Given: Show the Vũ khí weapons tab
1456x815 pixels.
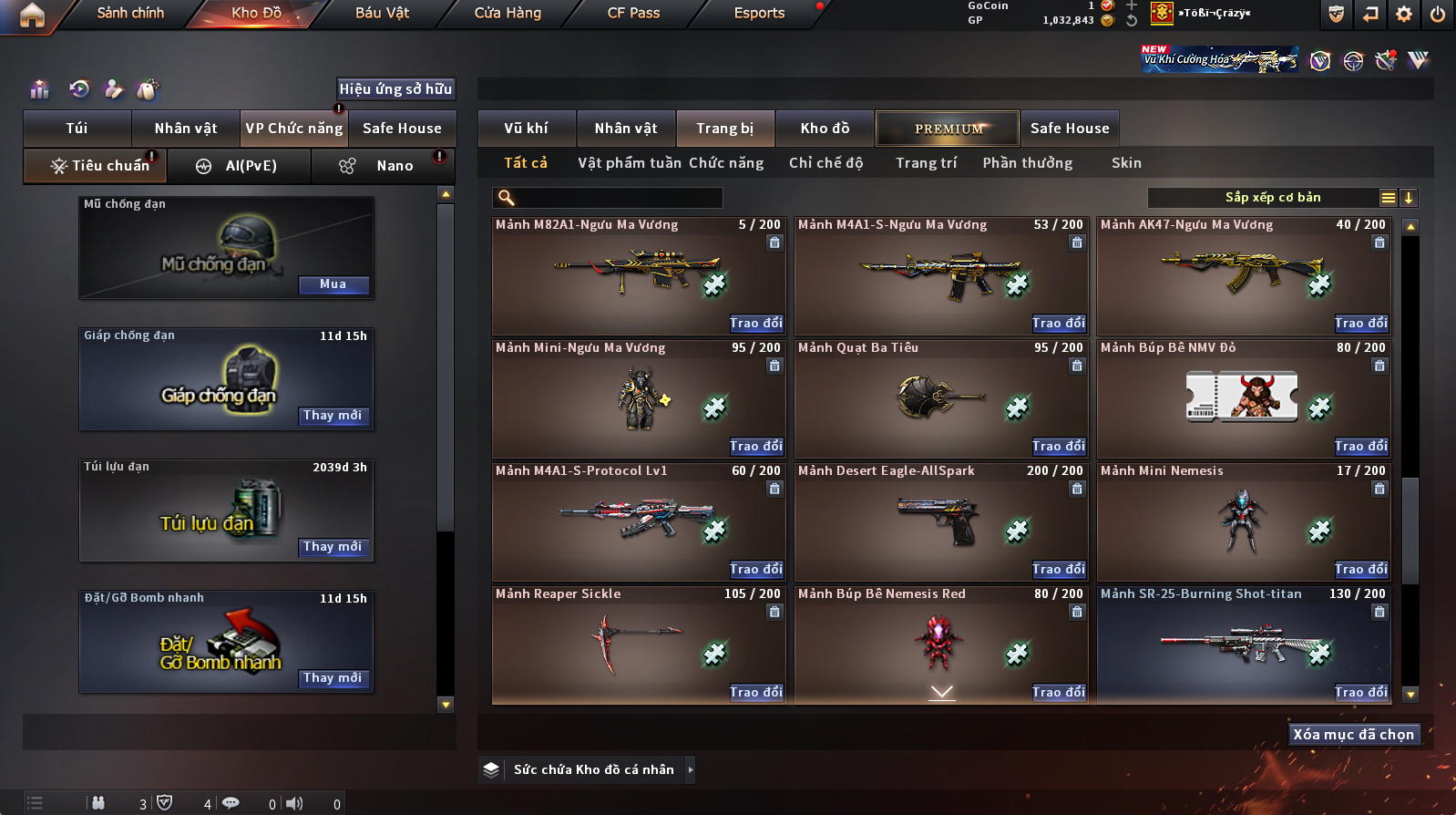Looking at the screenshot, I should pos(527,129).
